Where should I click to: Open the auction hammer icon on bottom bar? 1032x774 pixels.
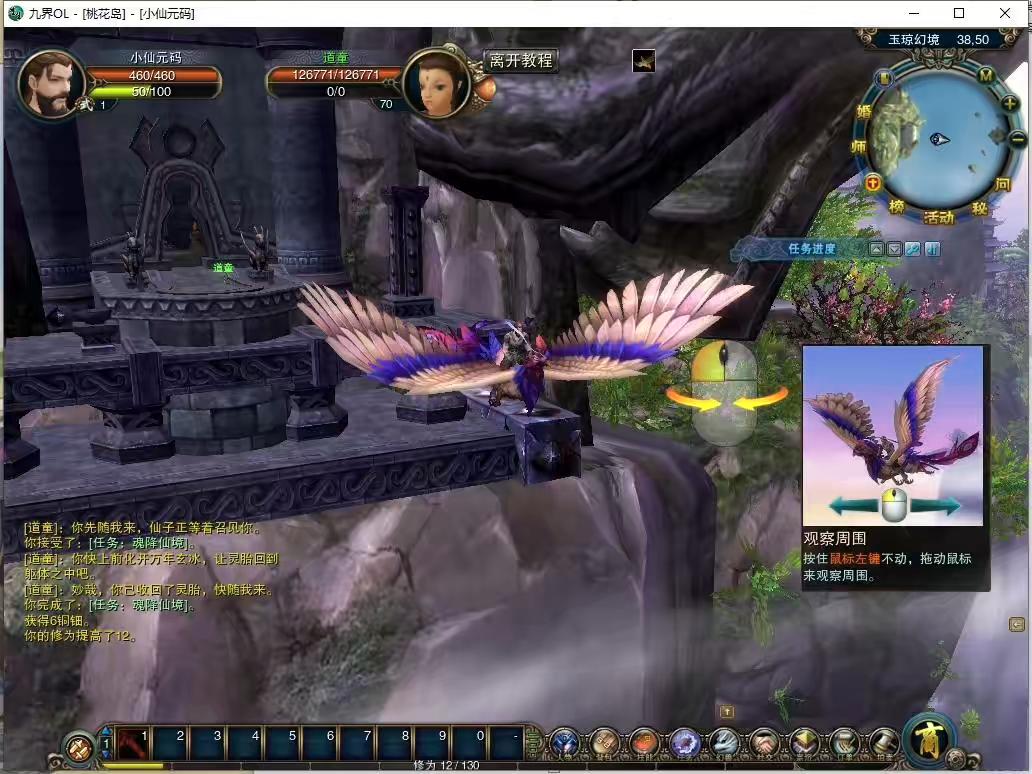(884, 743)
